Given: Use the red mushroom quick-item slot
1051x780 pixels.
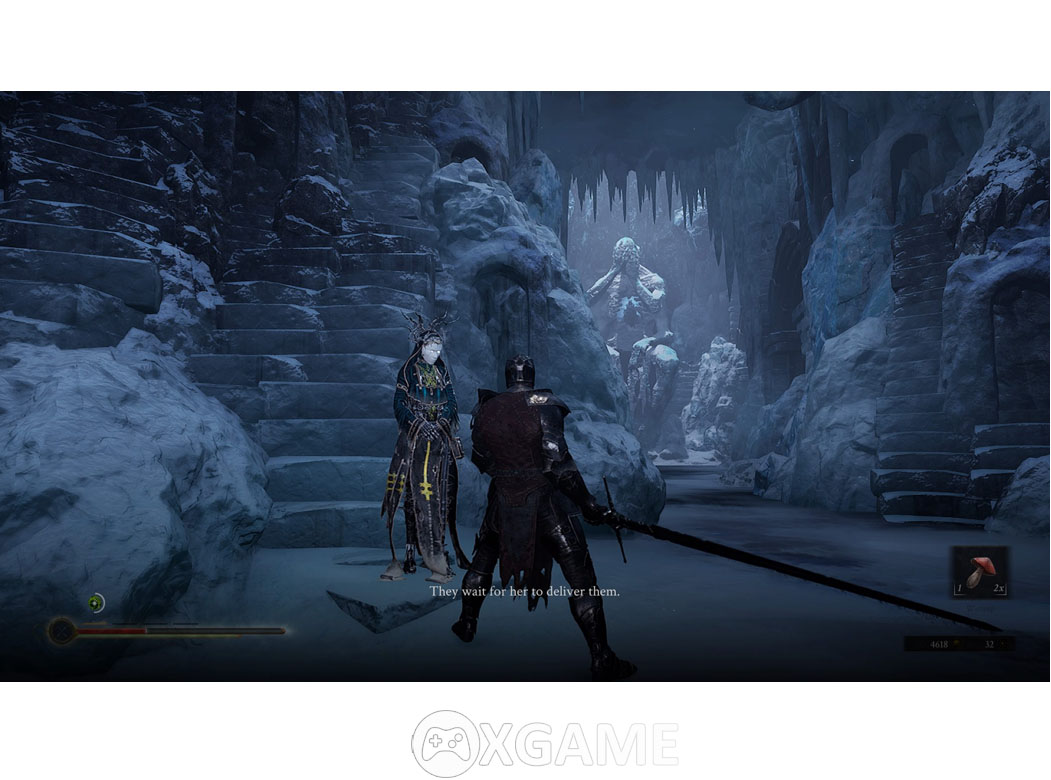Looking at the screenshot, I should pyautogui.click(x=980, y=571).
